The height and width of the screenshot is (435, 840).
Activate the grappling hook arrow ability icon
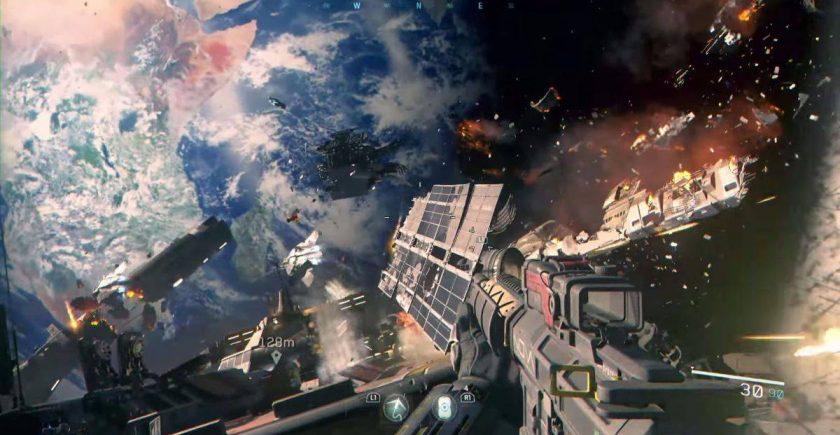397,408
